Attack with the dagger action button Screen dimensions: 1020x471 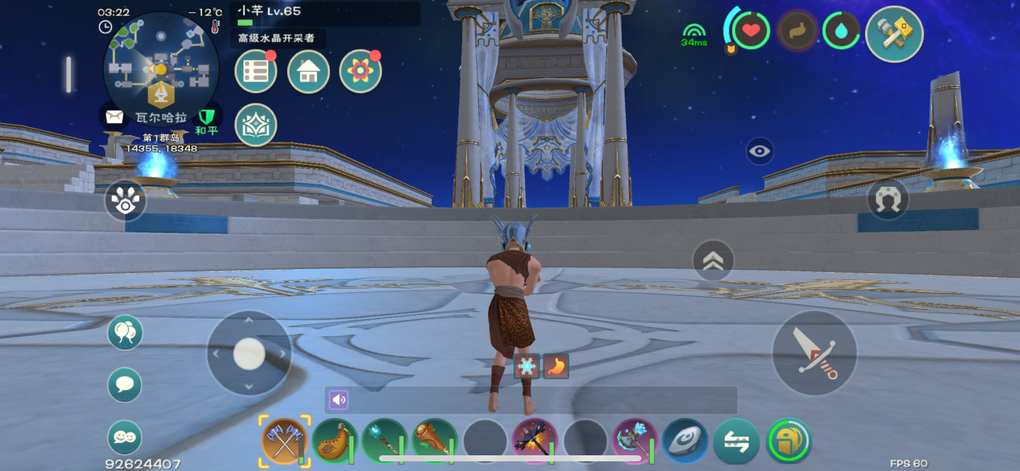814,353
